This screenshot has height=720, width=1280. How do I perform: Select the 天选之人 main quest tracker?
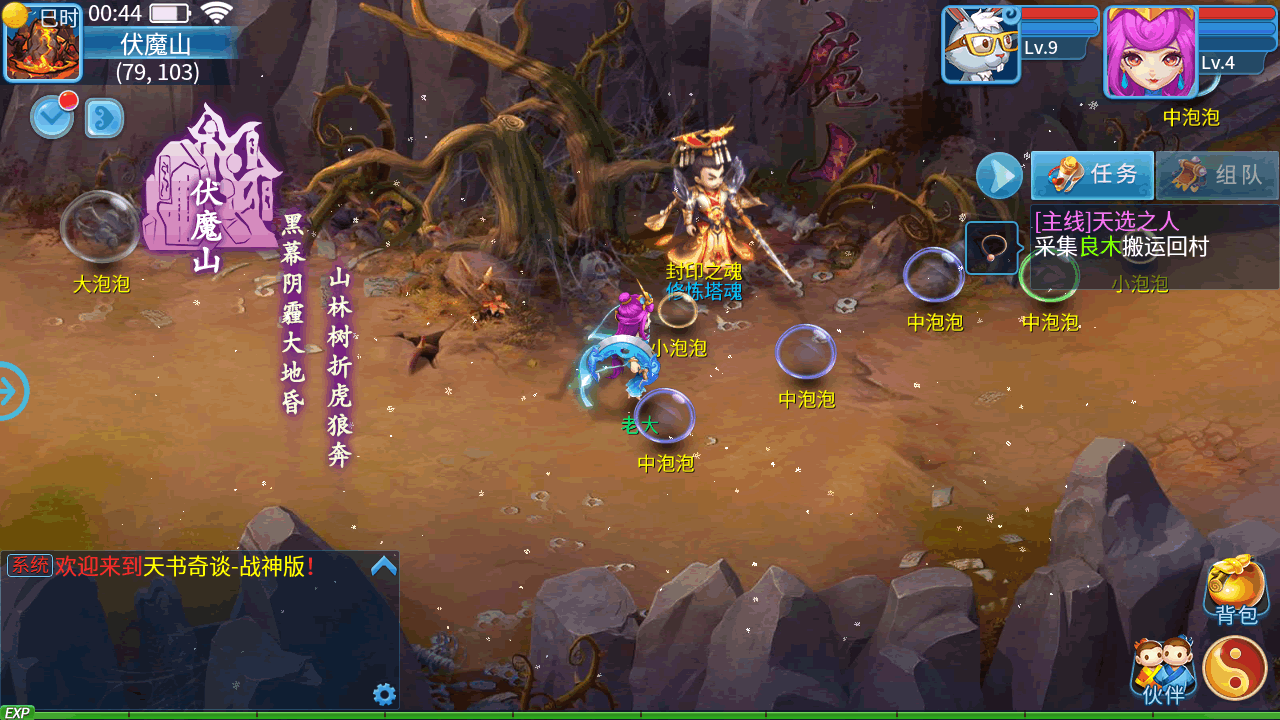1154,234
